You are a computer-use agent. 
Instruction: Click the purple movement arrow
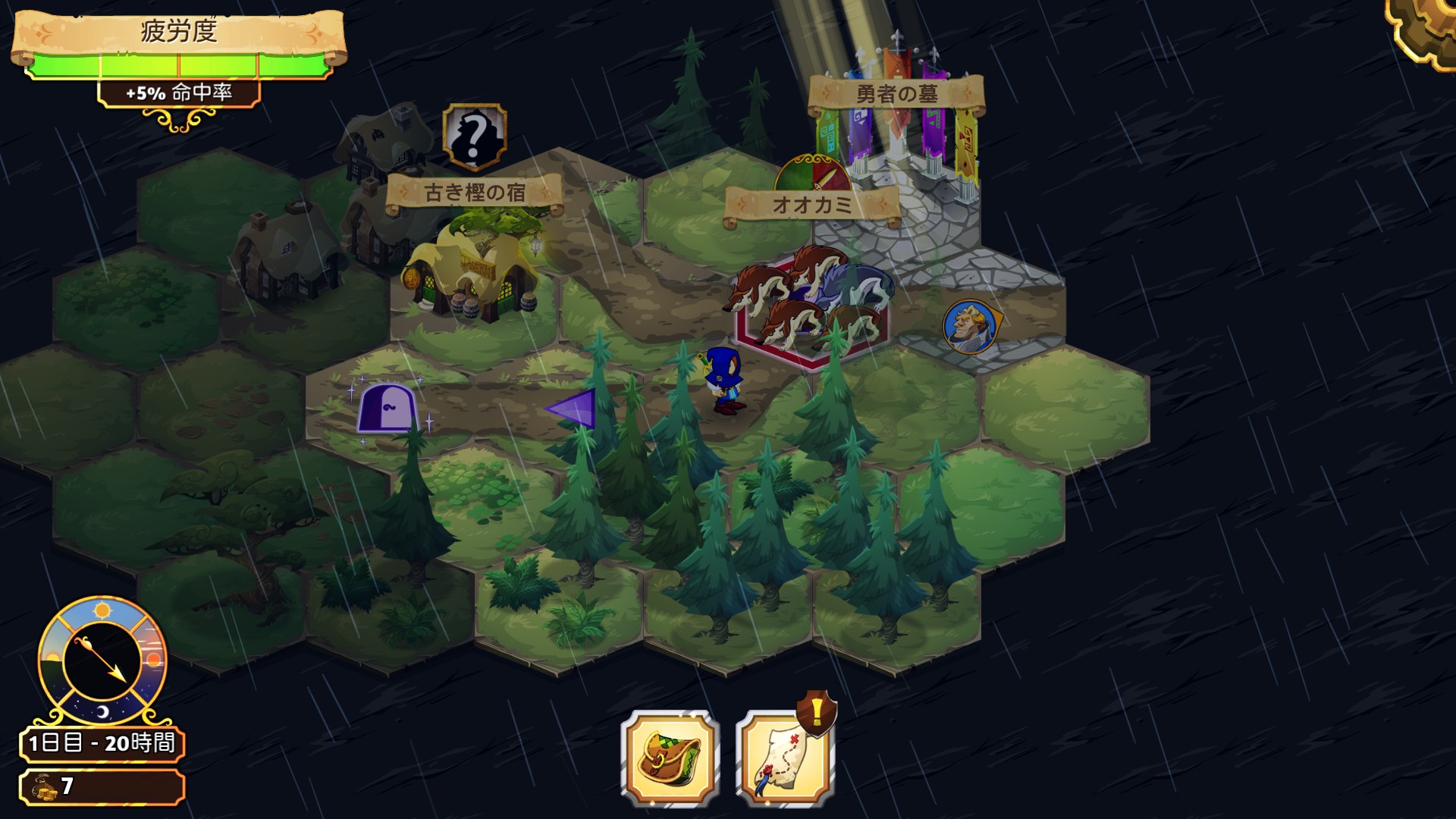pos(572,409)
